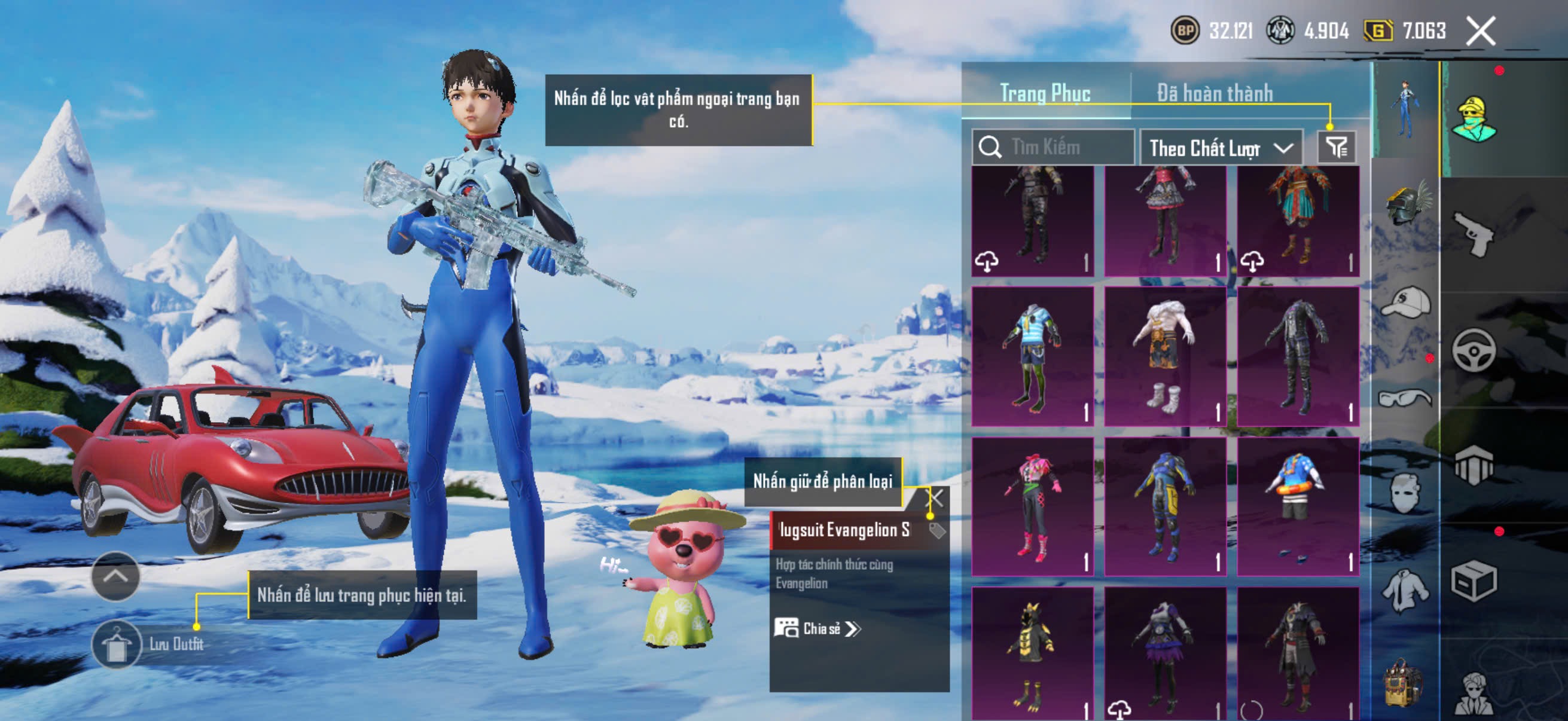Select the swim ring beach outfit
The height and width of the screenshot is (721, 1568).
[x=1297, y=506]
